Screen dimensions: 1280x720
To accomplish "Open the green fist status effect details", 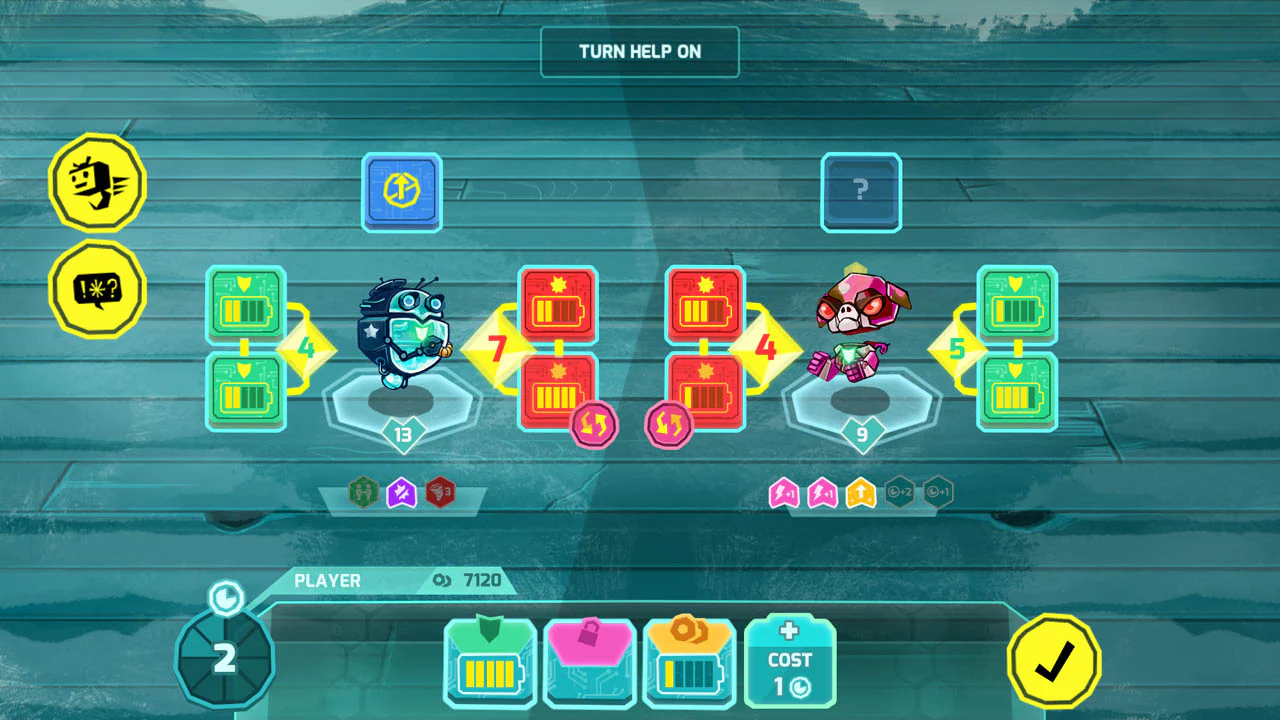I will [x=362, y=492].
